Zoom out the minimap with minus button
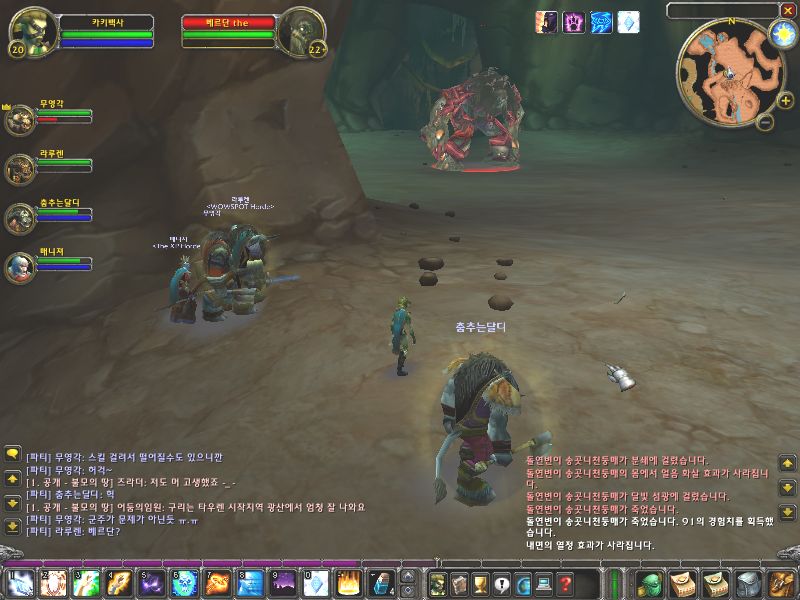 764,122
